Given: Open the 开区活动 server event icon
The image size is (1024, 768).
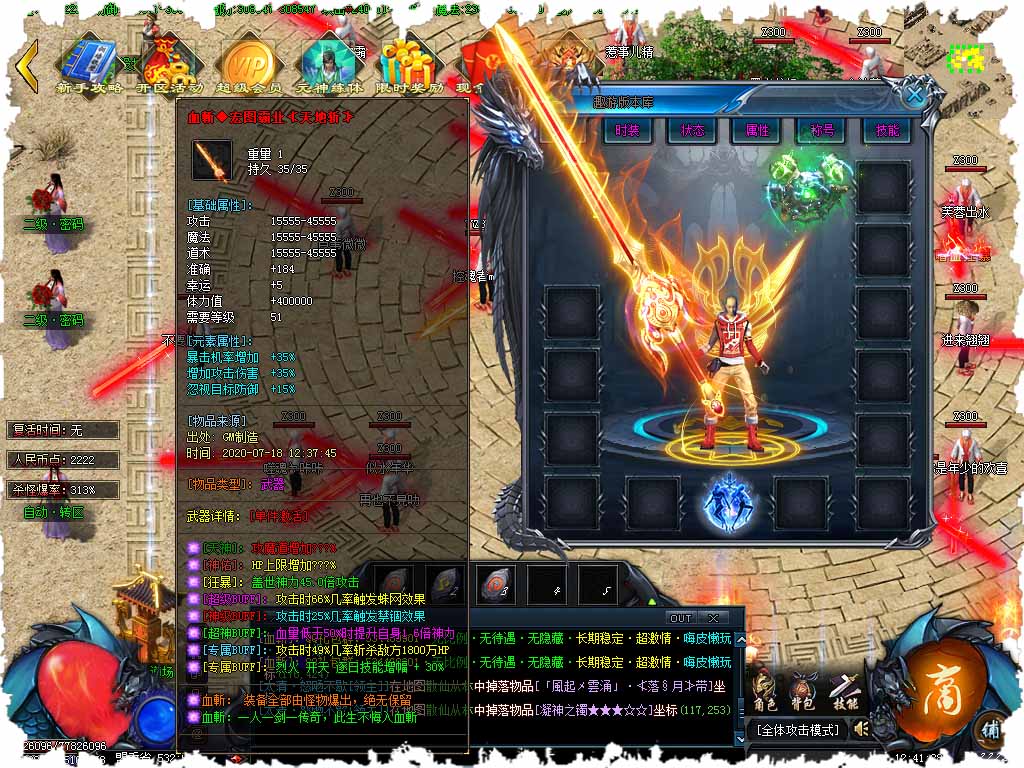Looking at the screenshot, I should (x=172, y=65).
